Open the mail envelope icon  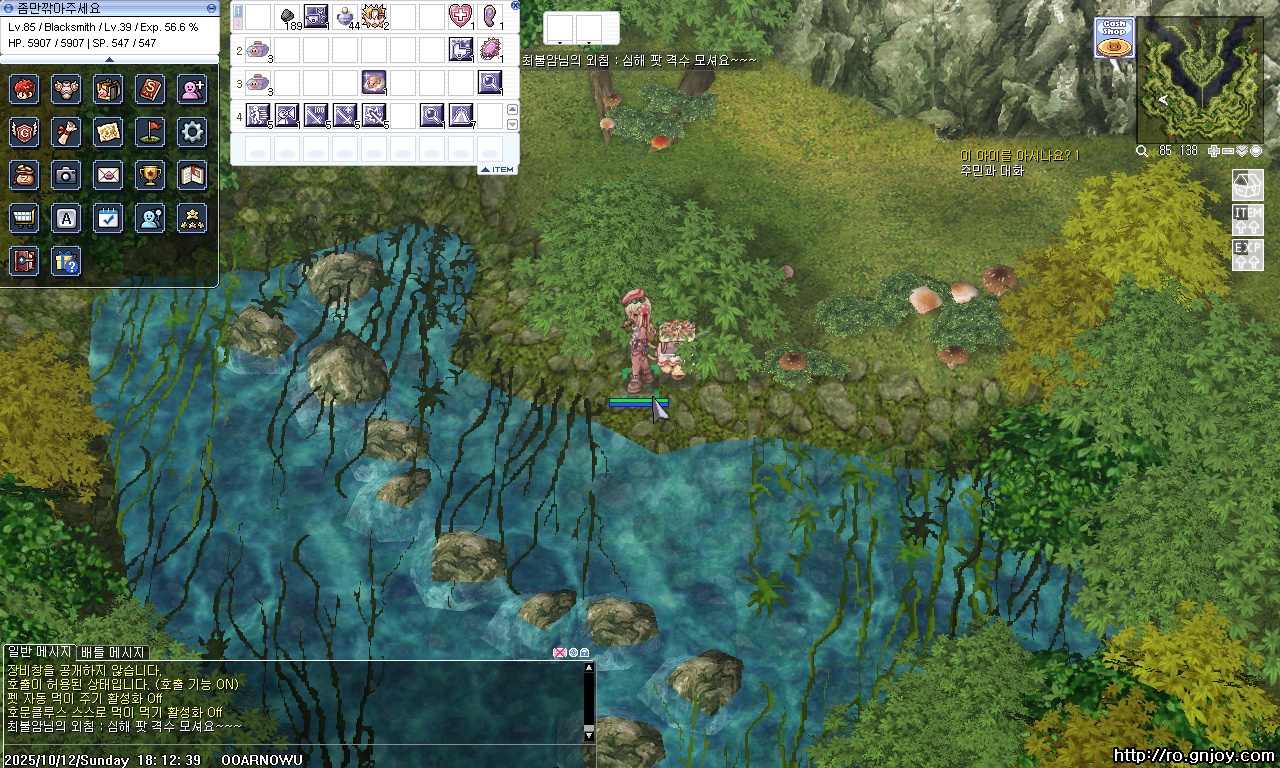pyautogui.click(x=108, y=175)
